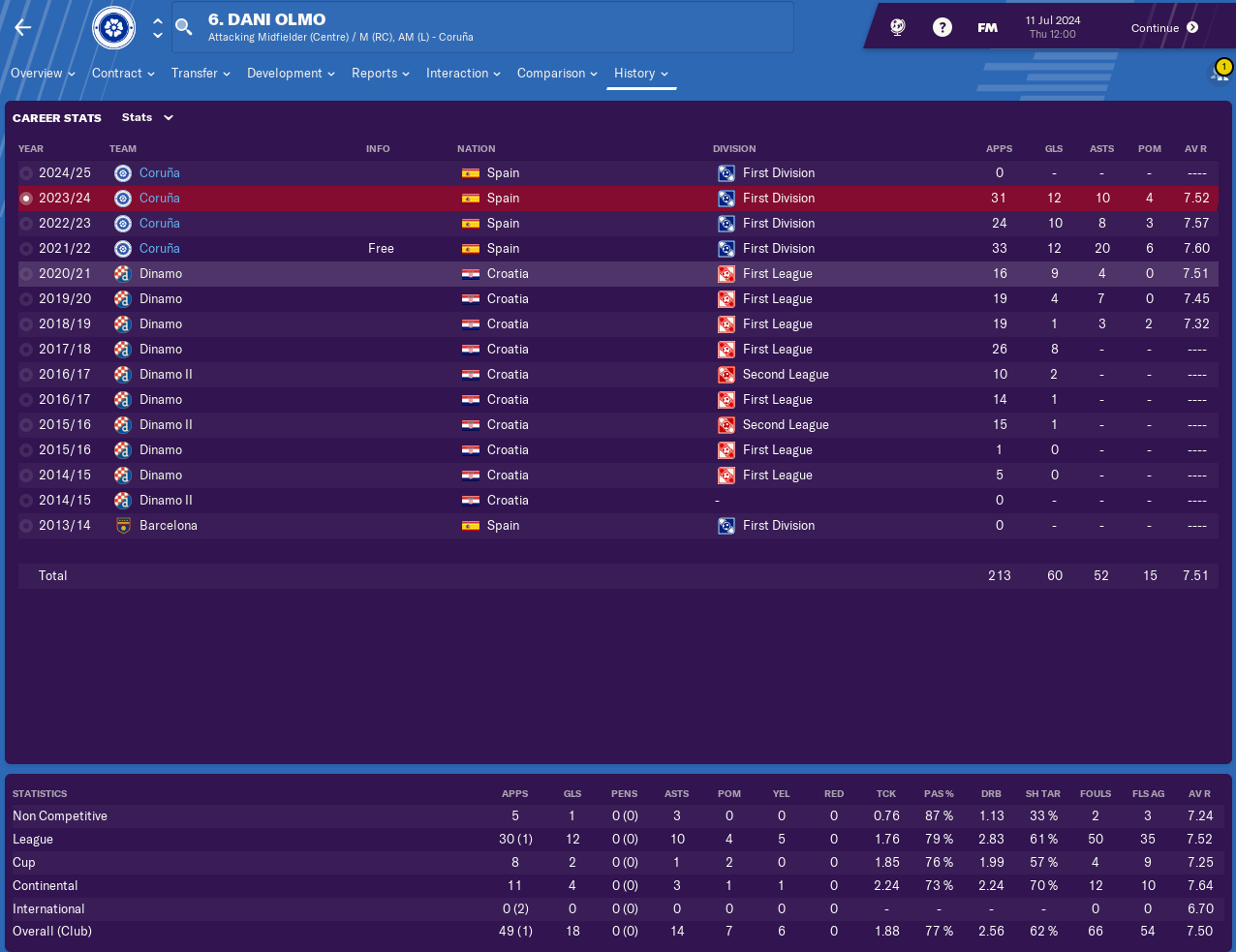
Task: Open the notifications icon with yellow badge
Action: pyautogui.click(x=1220, y=73)
